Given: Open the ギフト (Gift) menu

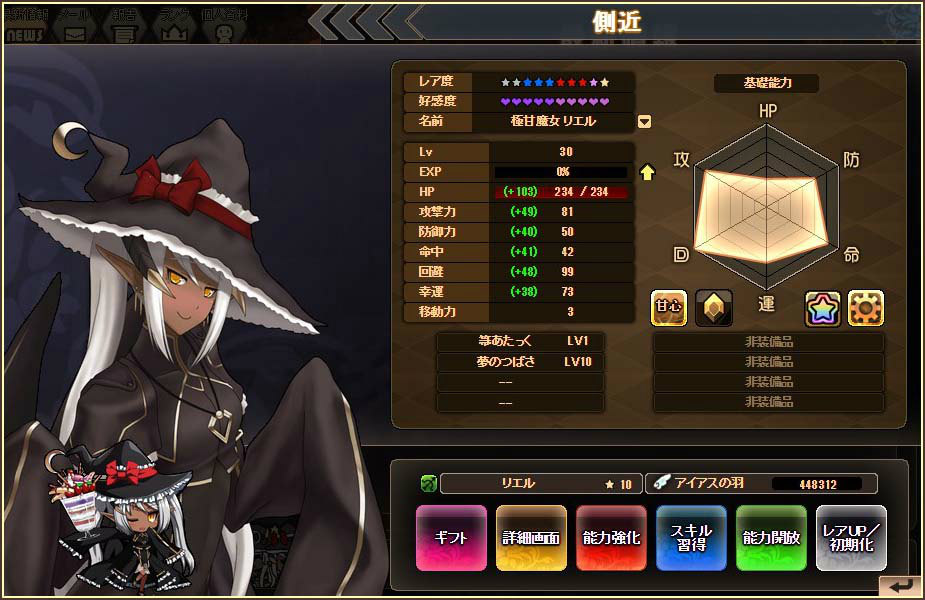Looking at the screenshot, I should pyautogui.click(x=451, y=537).
